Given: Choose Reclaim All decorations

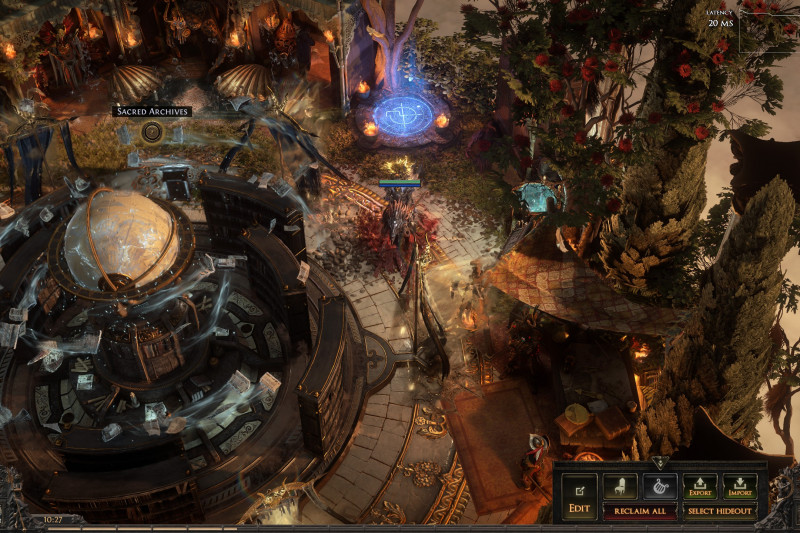Looking at the screenshot, I should [639, 511].
